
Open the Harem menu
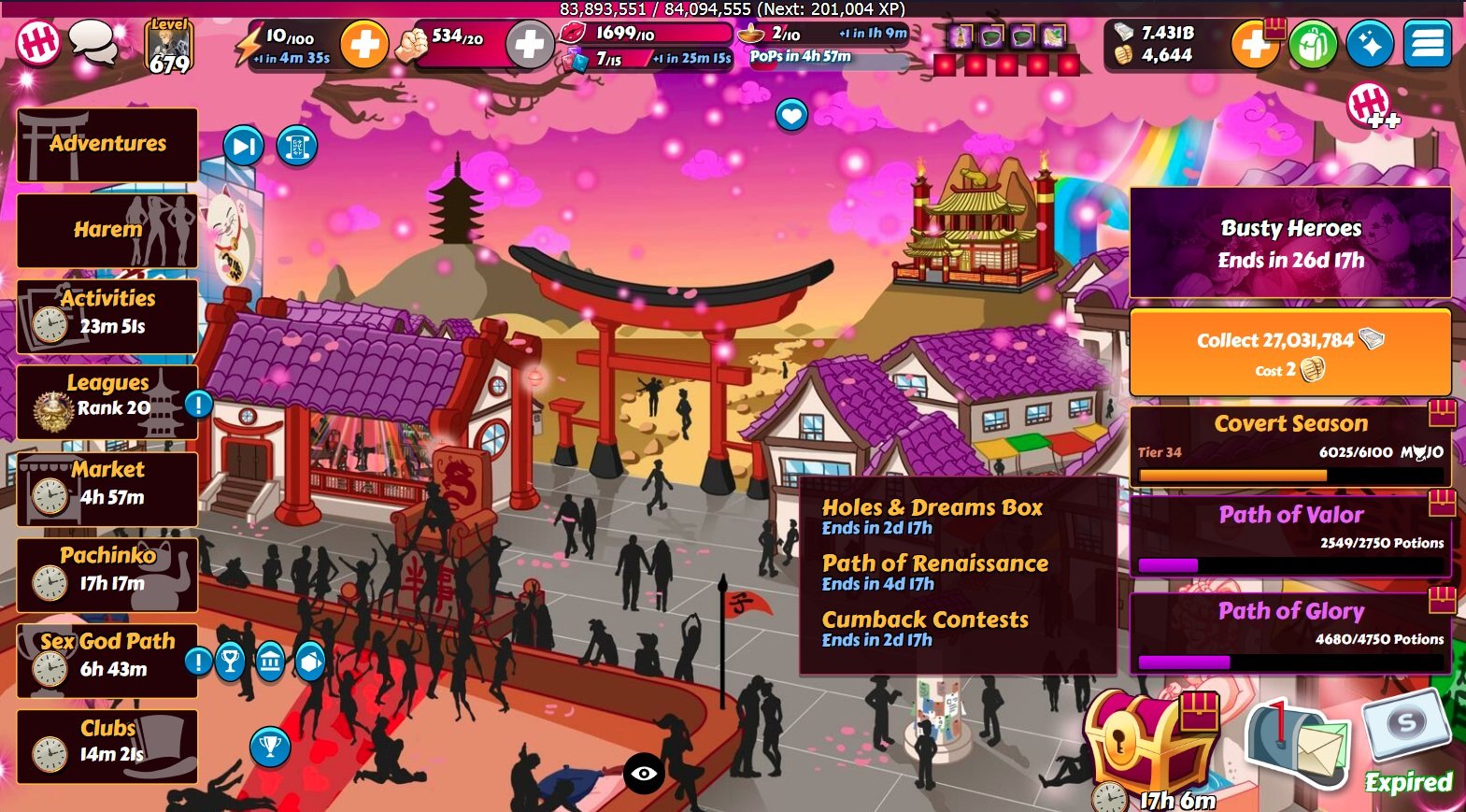(x=107, y=230)
